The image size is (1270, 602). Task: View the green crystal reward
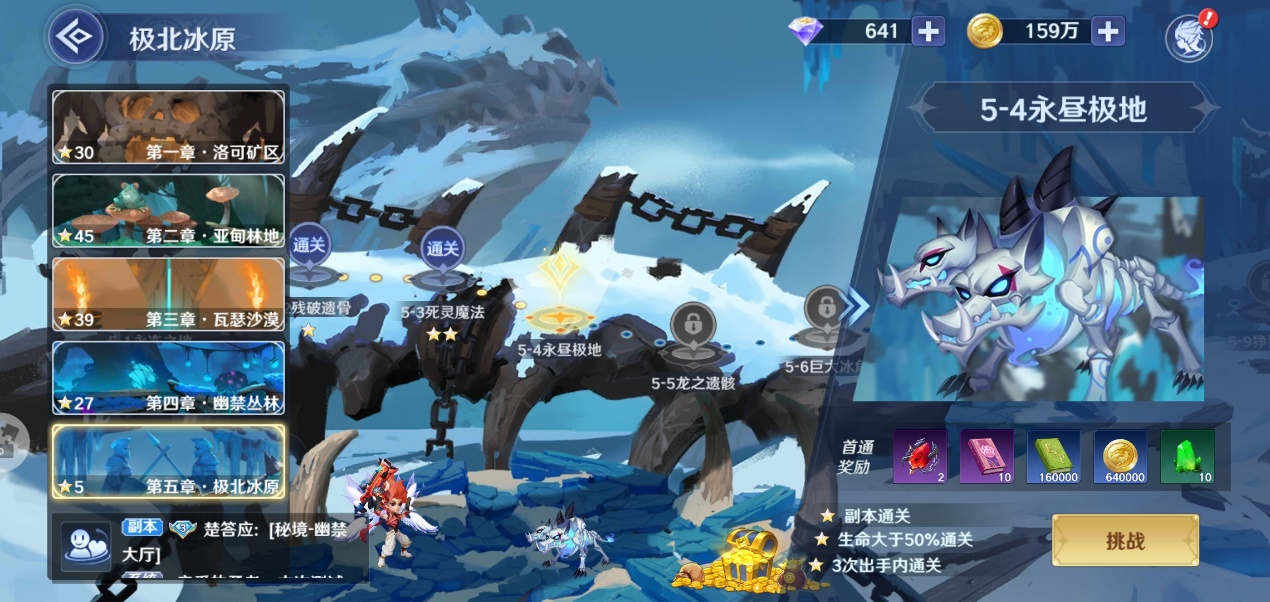click(1187, 457)
